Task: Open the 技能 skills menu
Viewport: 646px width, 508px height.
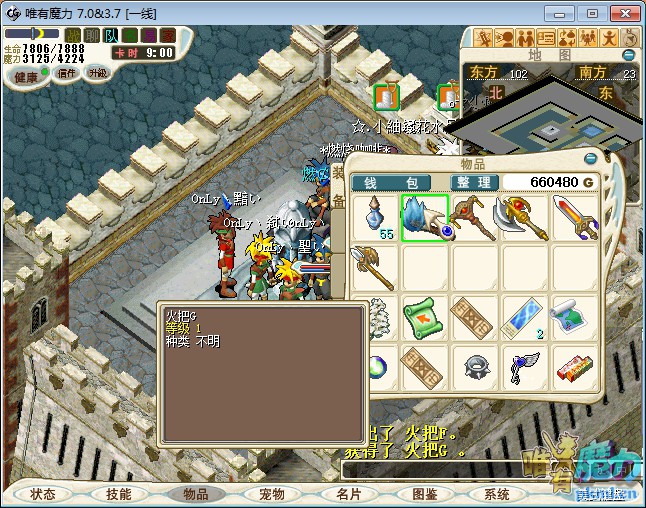Action: point(119,494)
